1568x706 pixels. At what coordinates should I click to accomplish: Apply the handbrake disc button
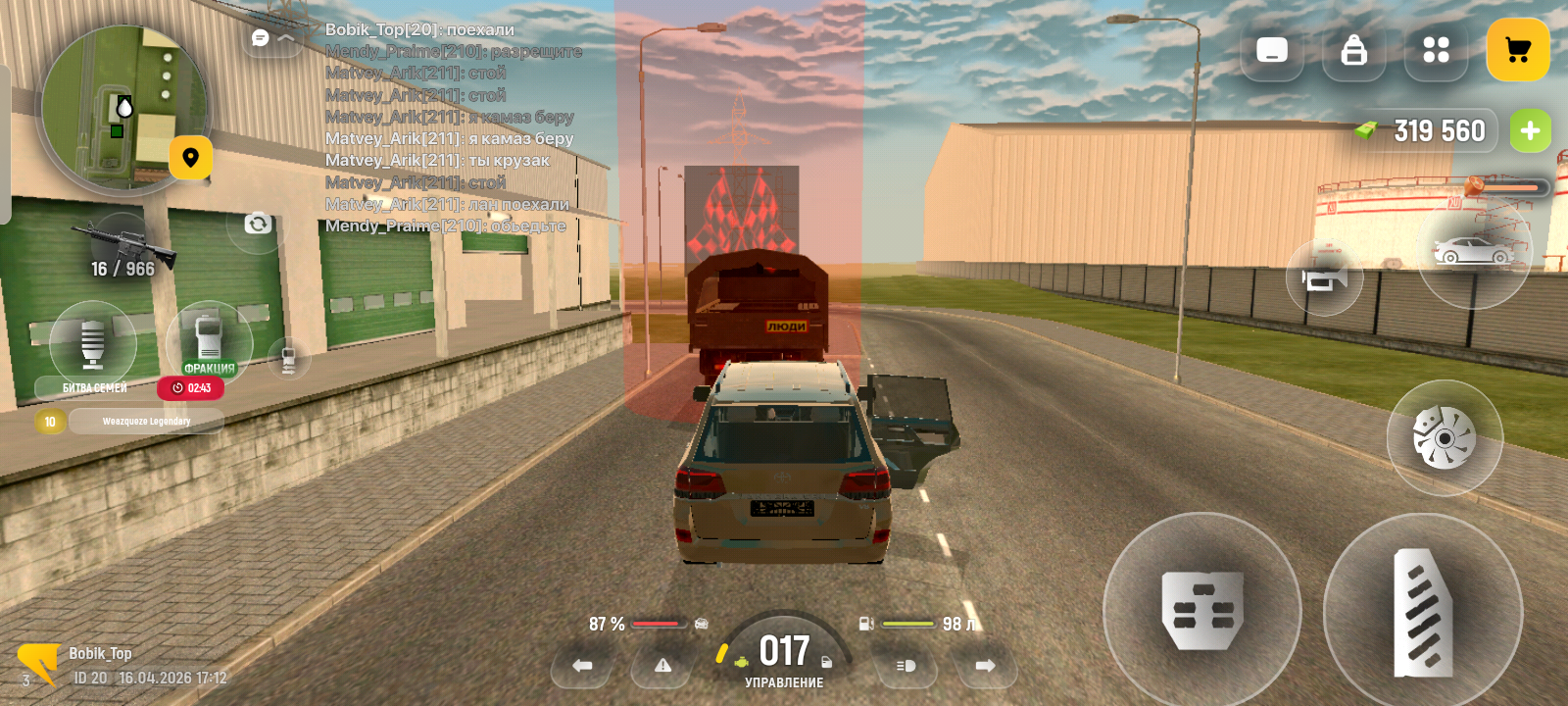tap(1444, 437)
